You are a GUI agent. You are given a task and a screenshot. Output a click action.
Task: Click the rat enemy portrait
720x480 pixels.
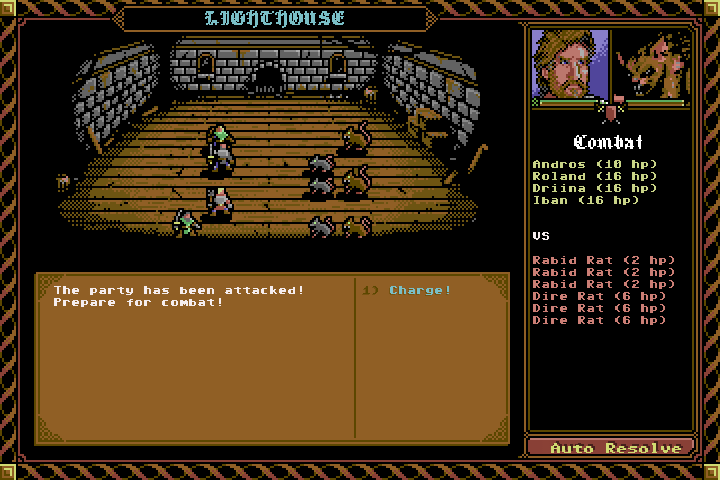[x=654, y=64]
